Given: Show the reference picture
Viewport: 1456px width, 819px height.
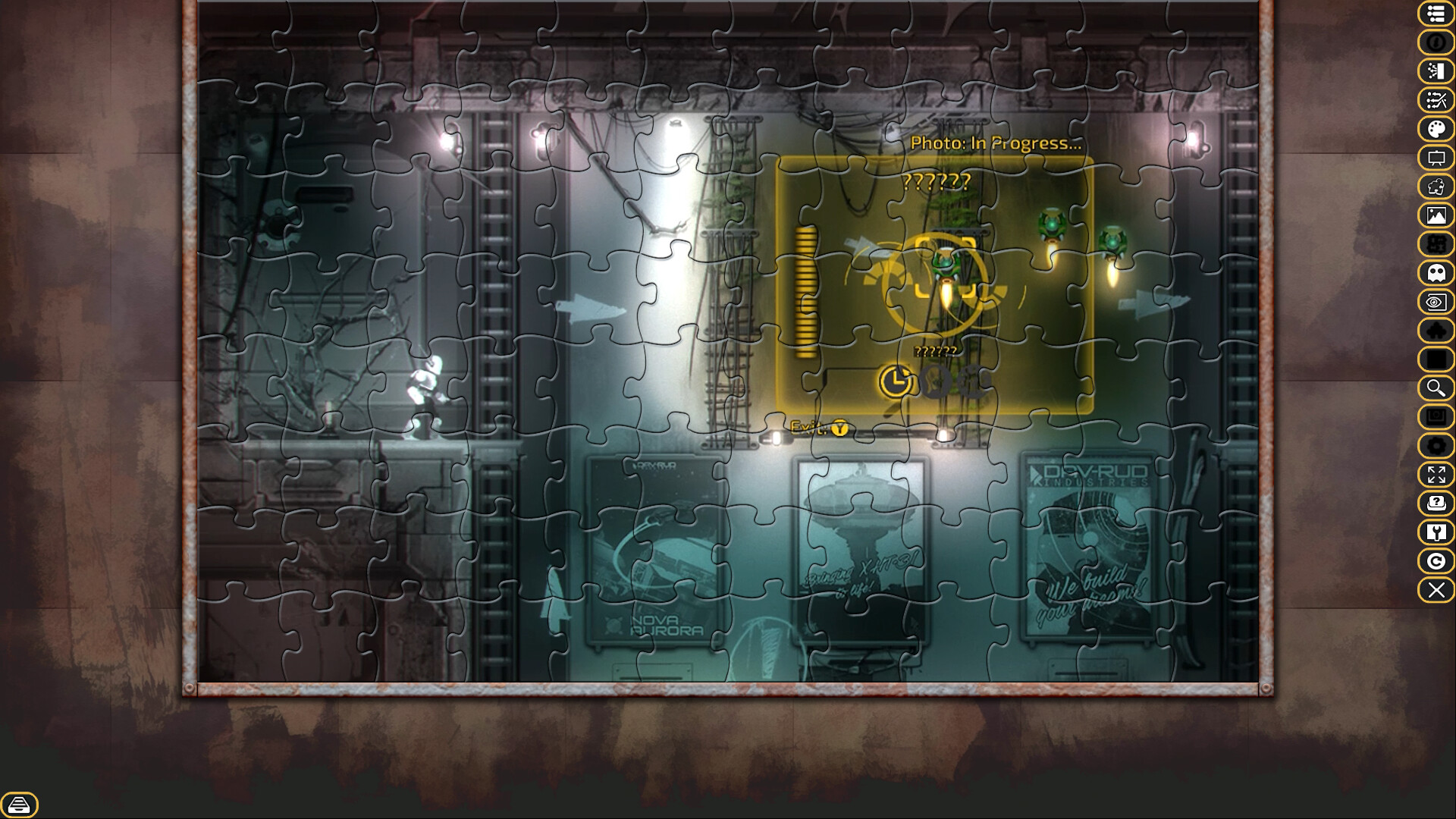Looking at the screenshot, I should tap(1436, 213).
